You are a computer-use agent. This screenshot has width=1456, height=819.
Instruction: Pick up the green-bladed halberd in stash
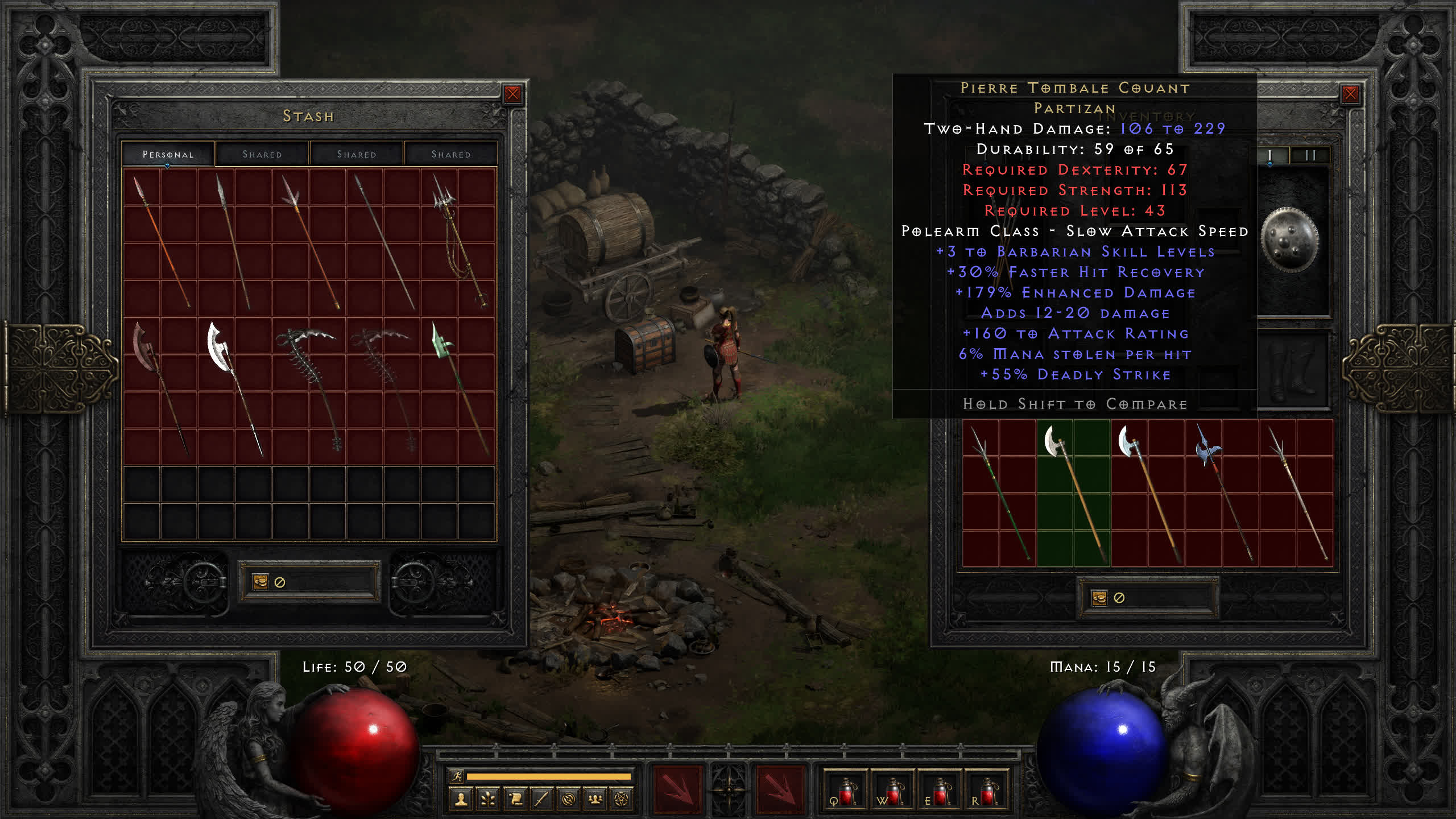458,390
